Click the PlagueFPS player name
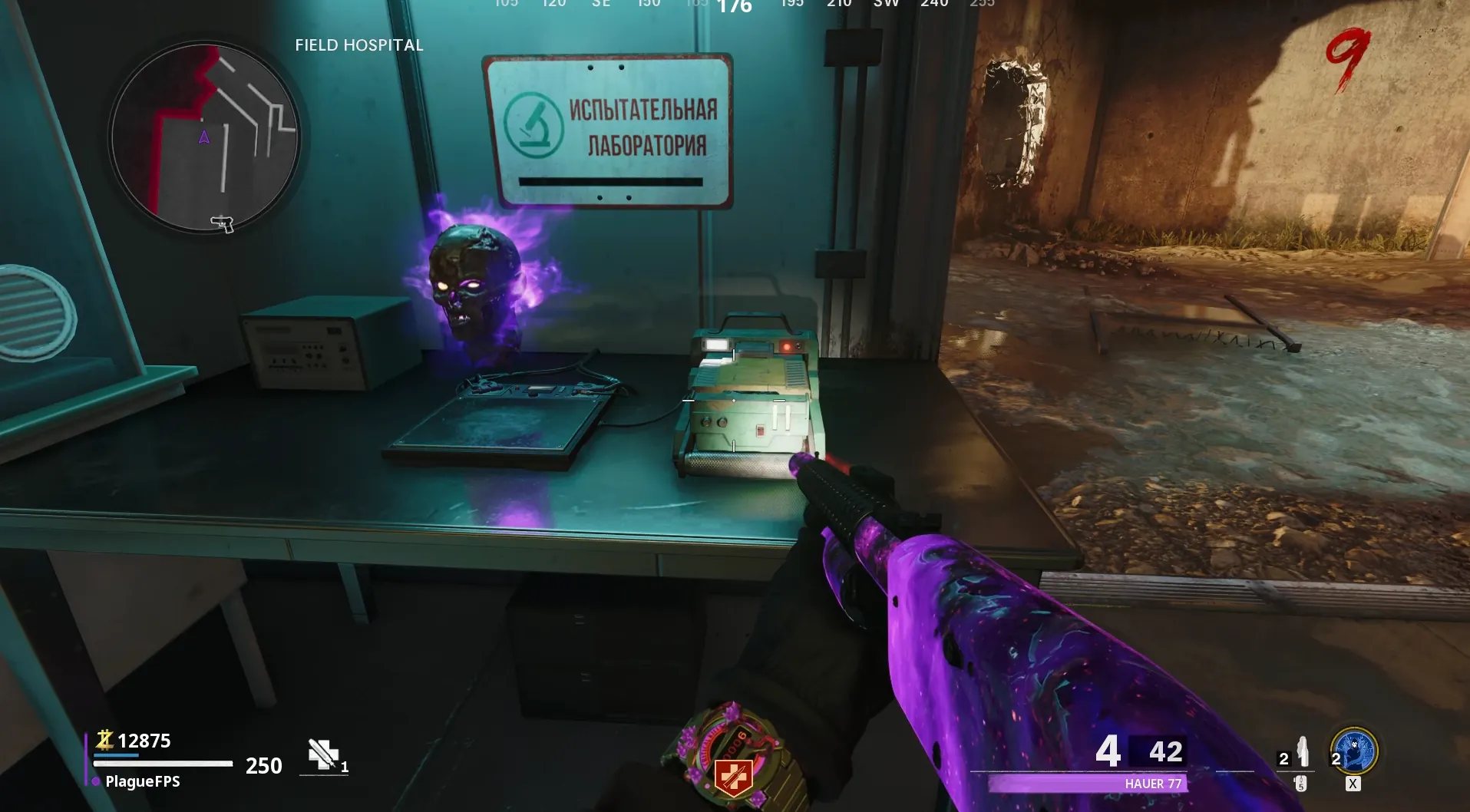 [x=142, y=781]
